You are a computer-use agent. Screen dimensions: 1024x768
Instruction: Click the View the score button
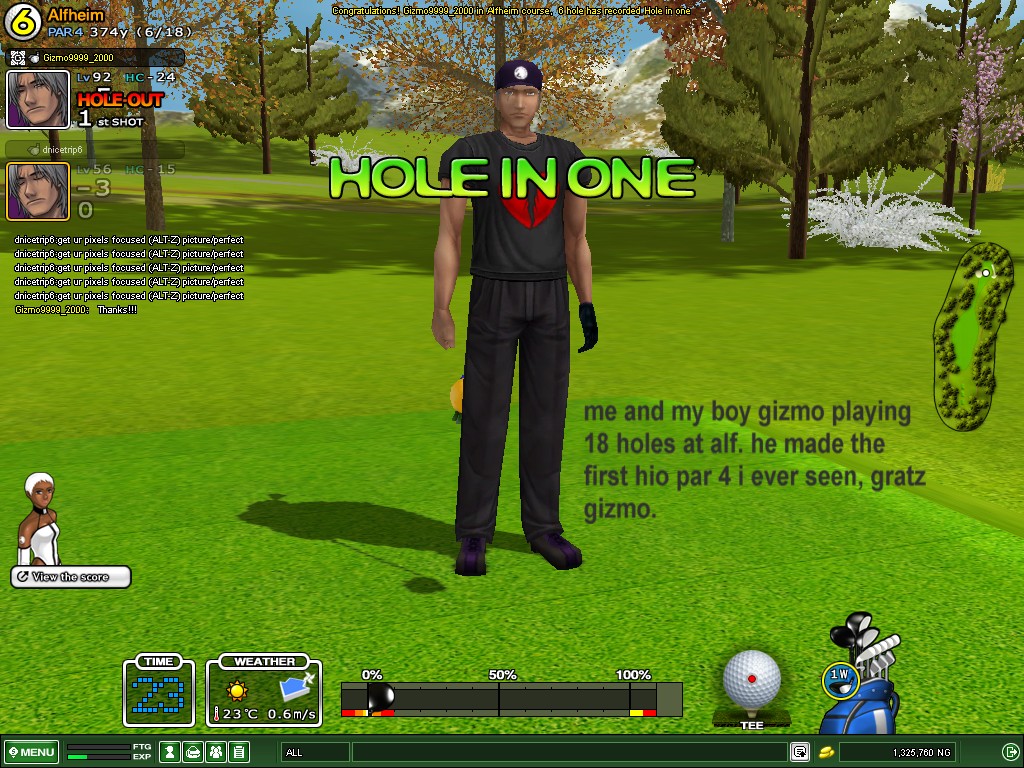(x=71, y=577)
